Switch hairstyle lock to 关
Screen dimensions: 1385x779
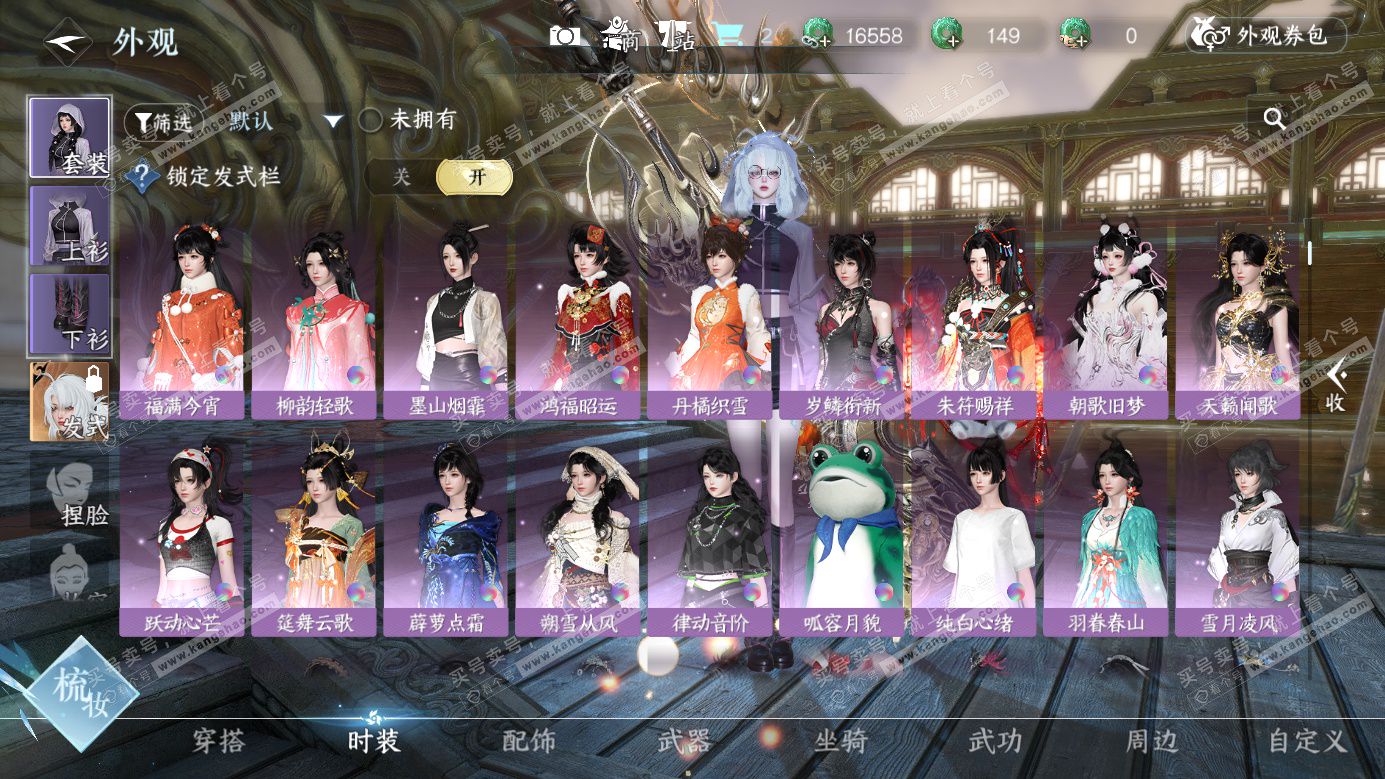401,177
